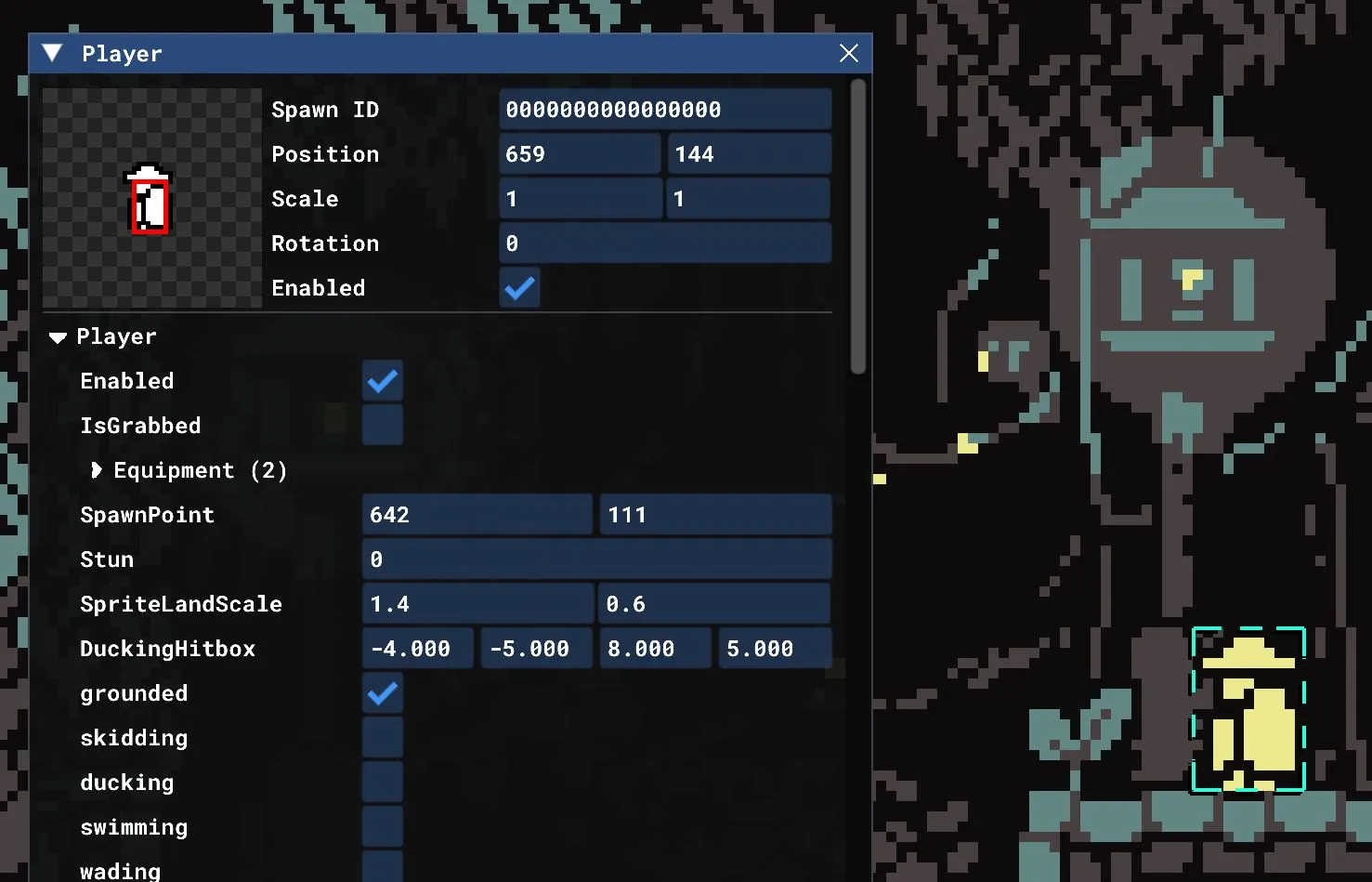Collapse the inner Player component section
Image resolution: width=1372 pixels, height=882 pixels.
click(x=57, y=336)
